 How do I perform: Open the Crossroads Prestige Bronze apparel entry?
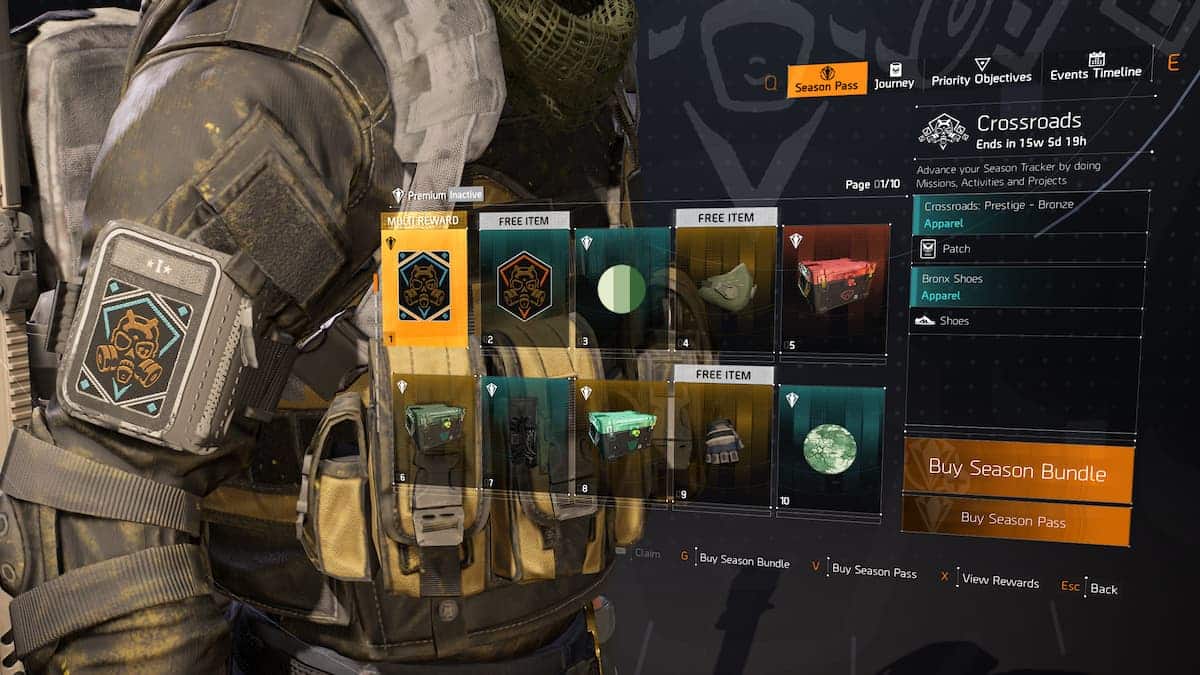1026,214
